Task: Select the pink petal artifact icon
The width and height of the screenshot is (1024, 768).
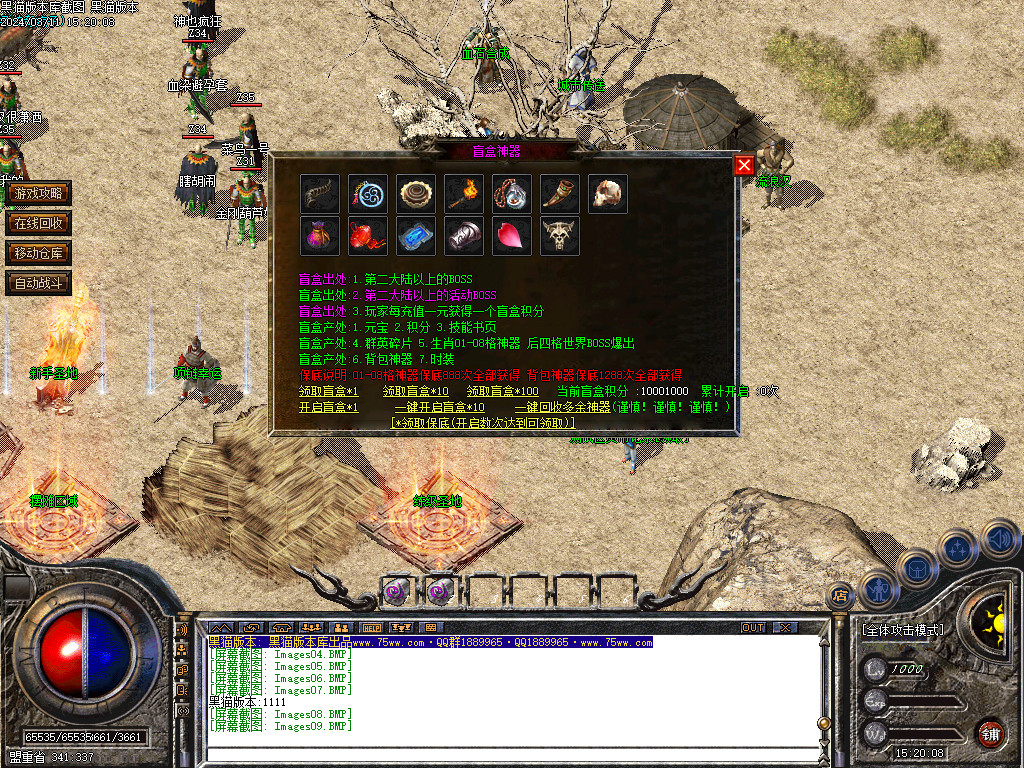Action: [512, 236]
